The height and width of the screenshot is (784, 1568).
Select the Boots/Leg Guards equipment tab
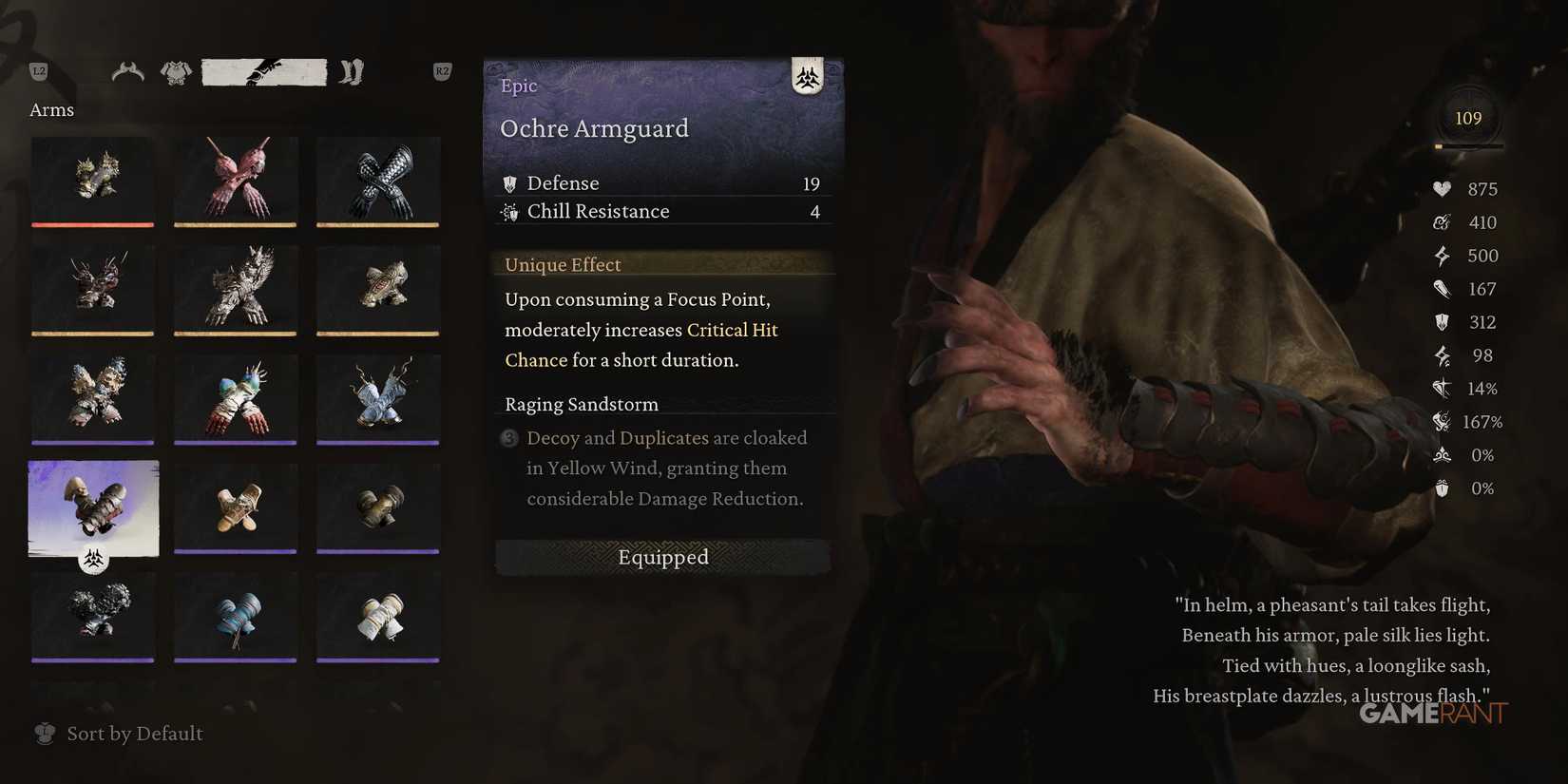pos(350,71)
